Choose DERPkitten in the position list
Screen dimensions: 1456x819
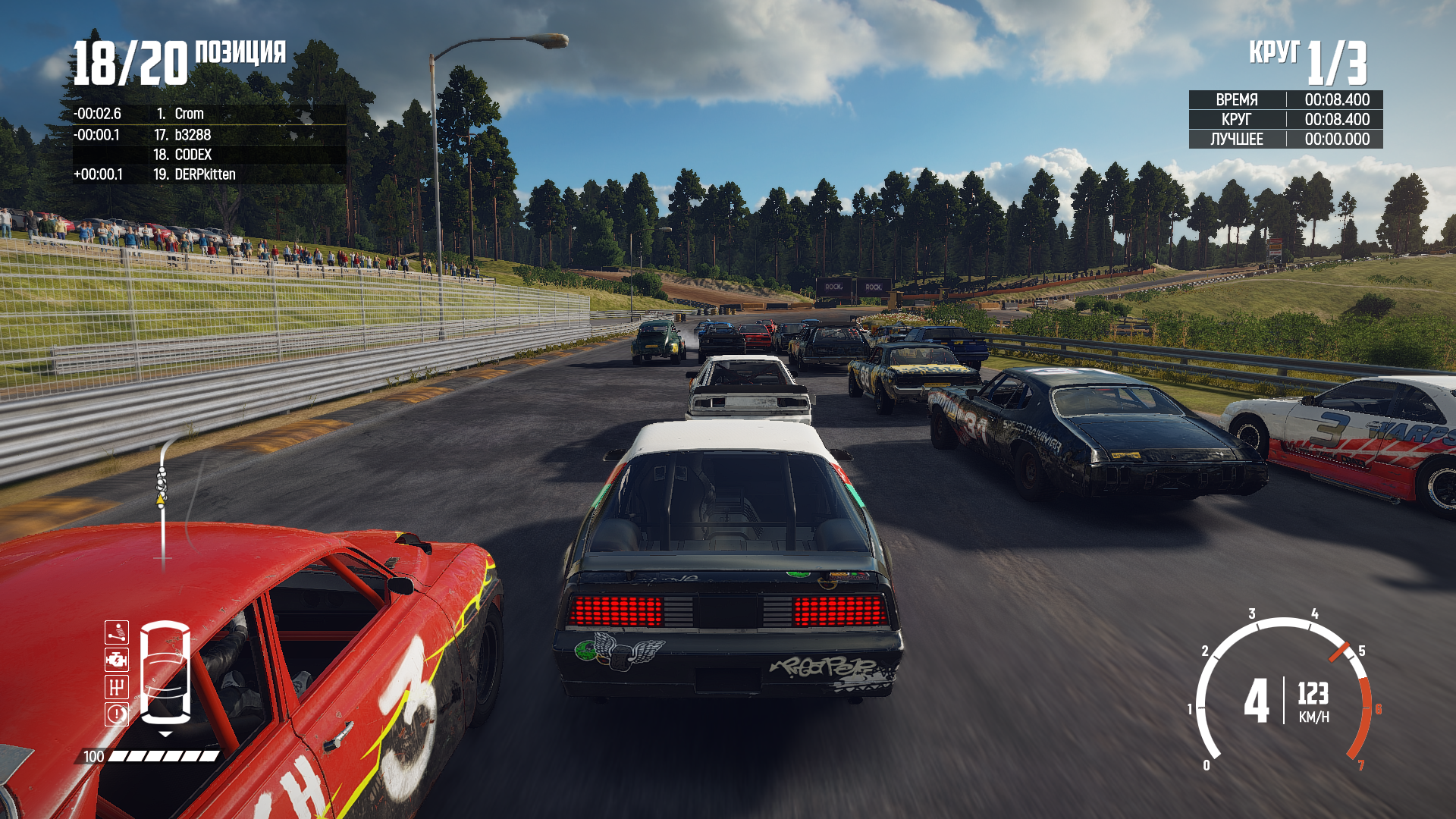(x=205, y=174)
